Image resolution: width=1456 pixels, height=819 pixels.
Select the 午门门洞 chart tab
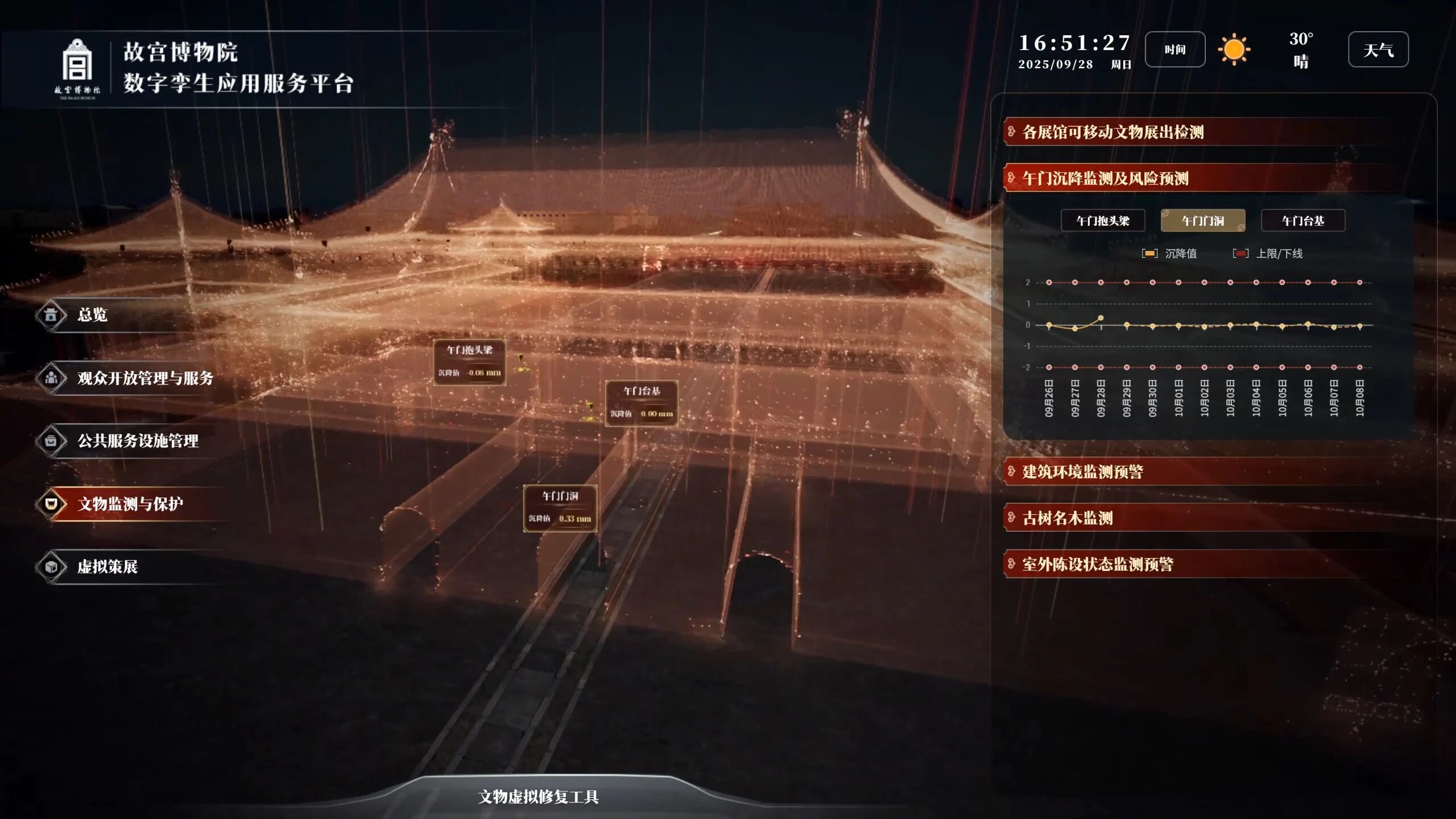click(x=1202, y=221)
